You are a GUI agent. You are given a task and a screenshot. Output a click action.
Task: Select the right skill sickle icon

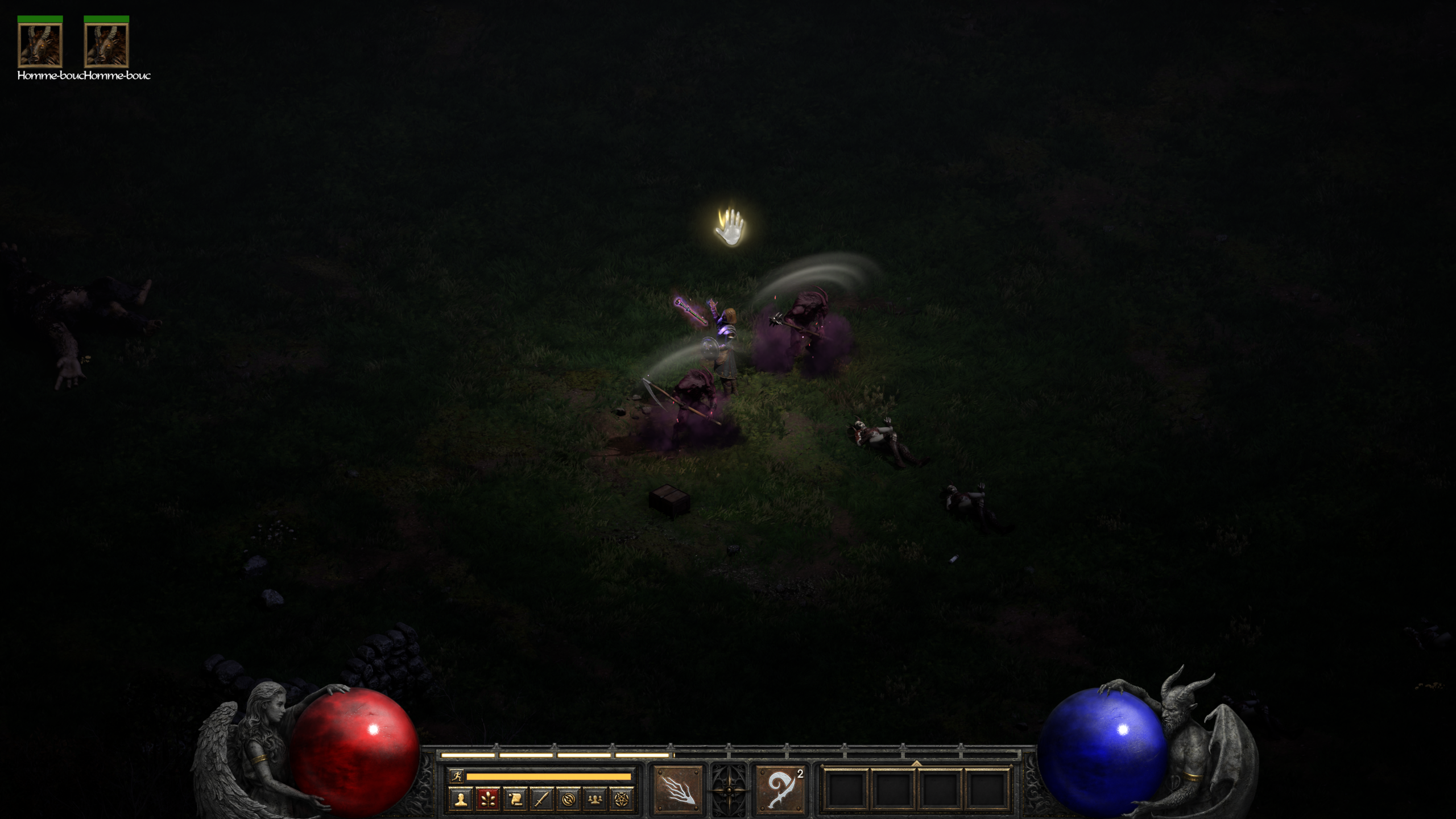(780, 789)
